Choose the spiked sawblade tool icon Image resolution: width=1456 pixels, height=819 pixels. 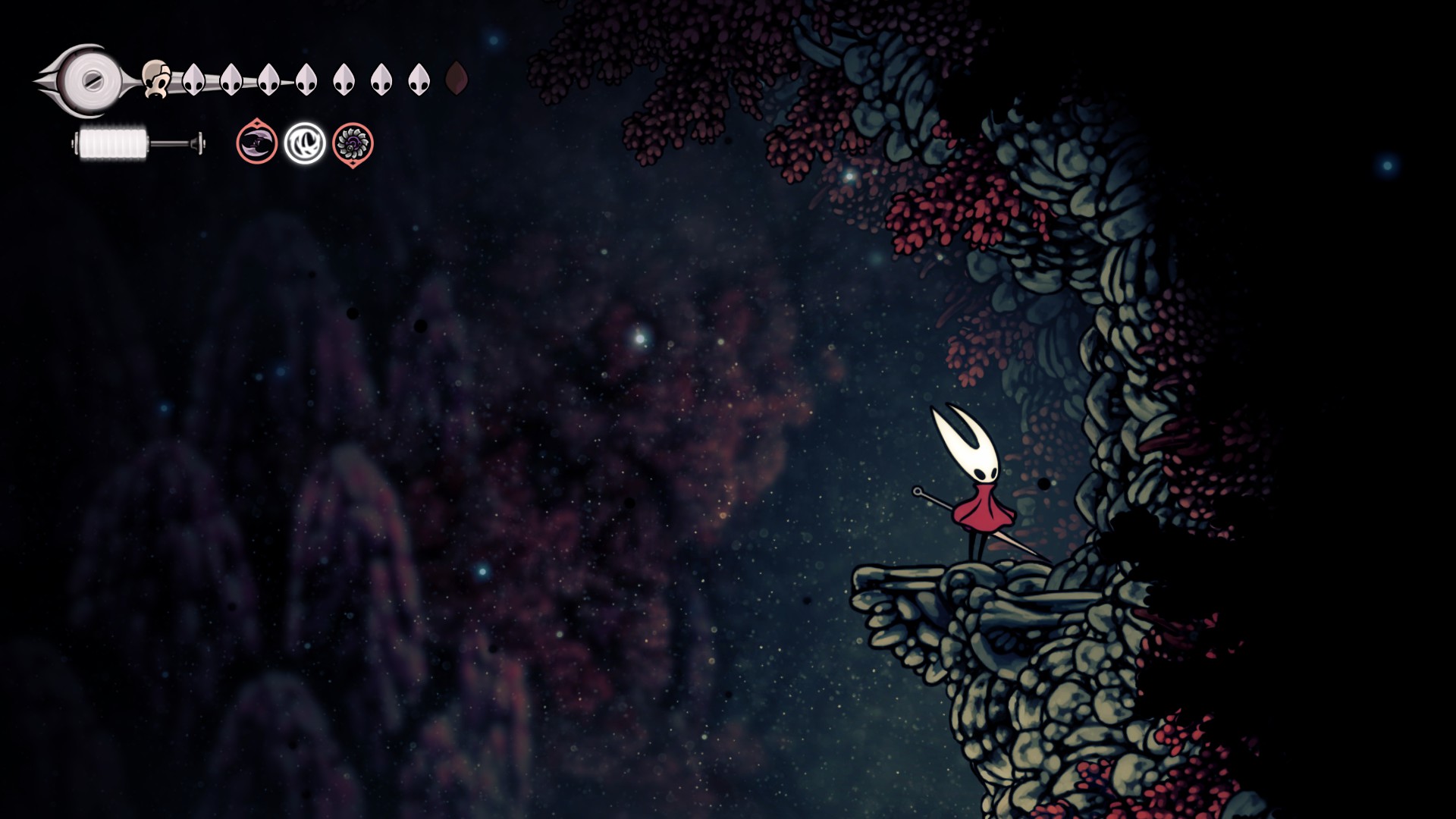(x=353, y=143)
